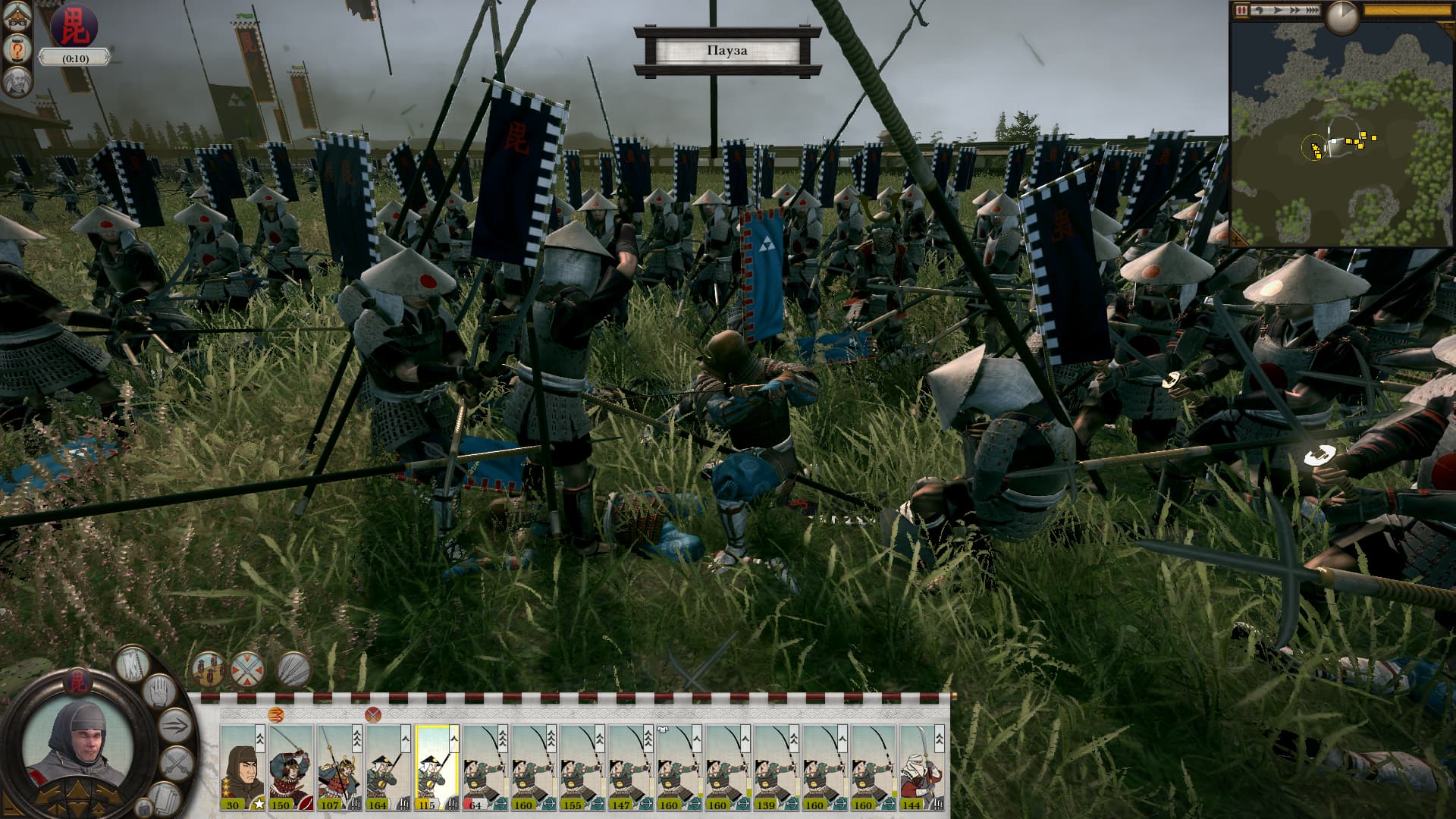Toggle the group formations button
Image resolution: width=1456 pixels, height=819 pixels.
[x=209, y=669]
